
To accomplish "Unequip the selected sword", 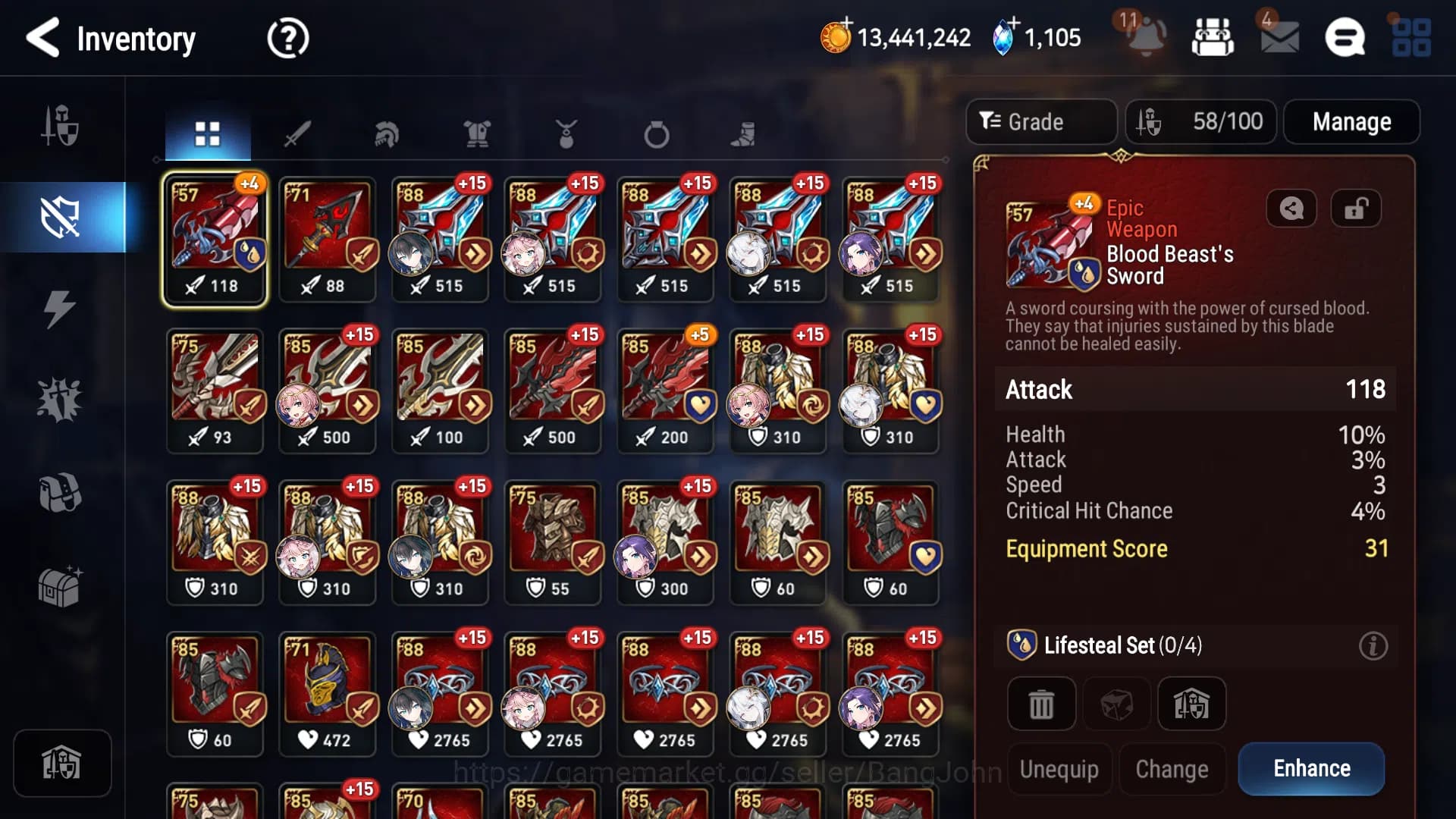I will 1059,768.
